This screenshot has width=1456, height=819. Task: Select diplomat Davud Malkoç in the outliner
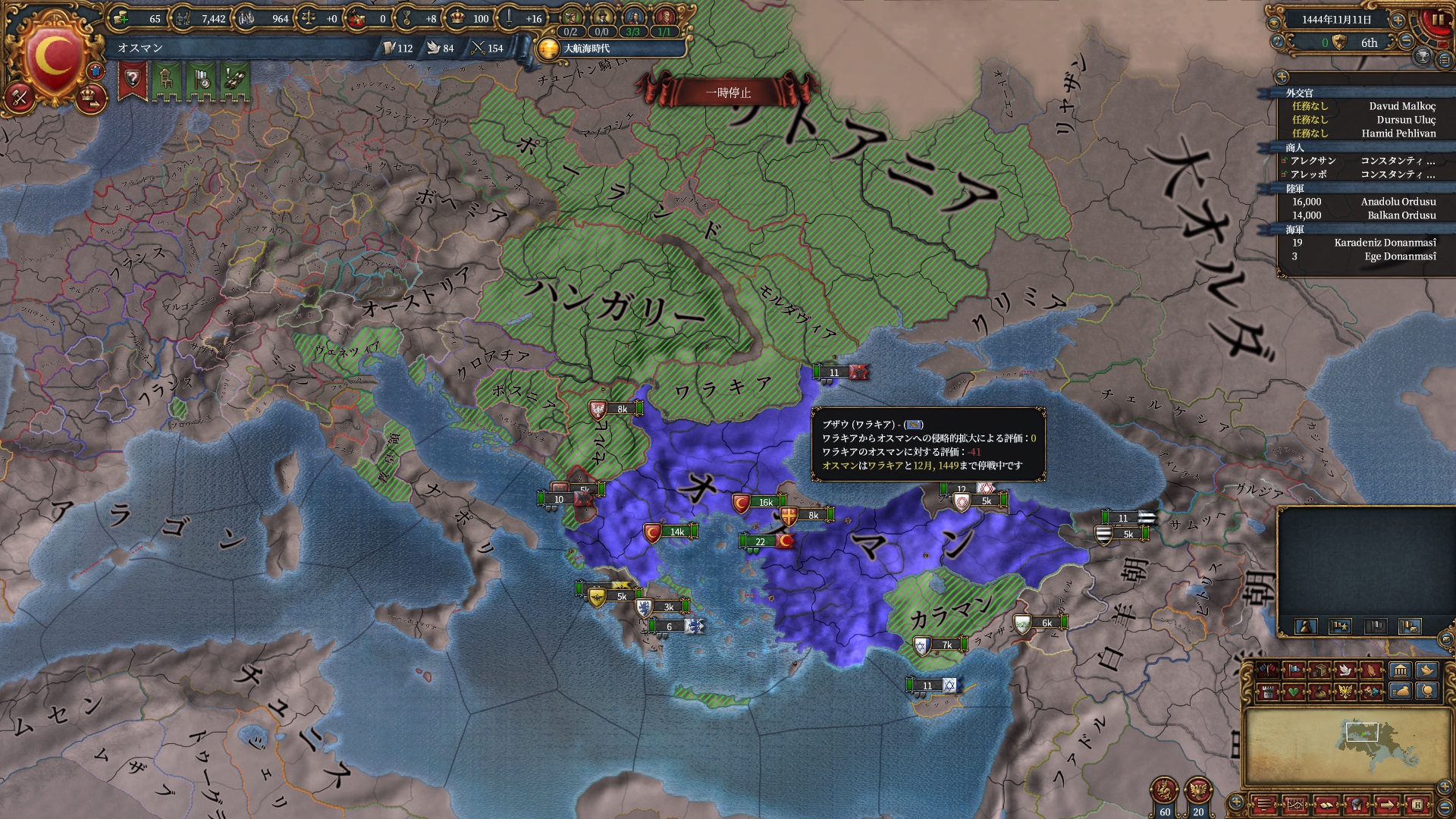click(x=1401, y=106)
